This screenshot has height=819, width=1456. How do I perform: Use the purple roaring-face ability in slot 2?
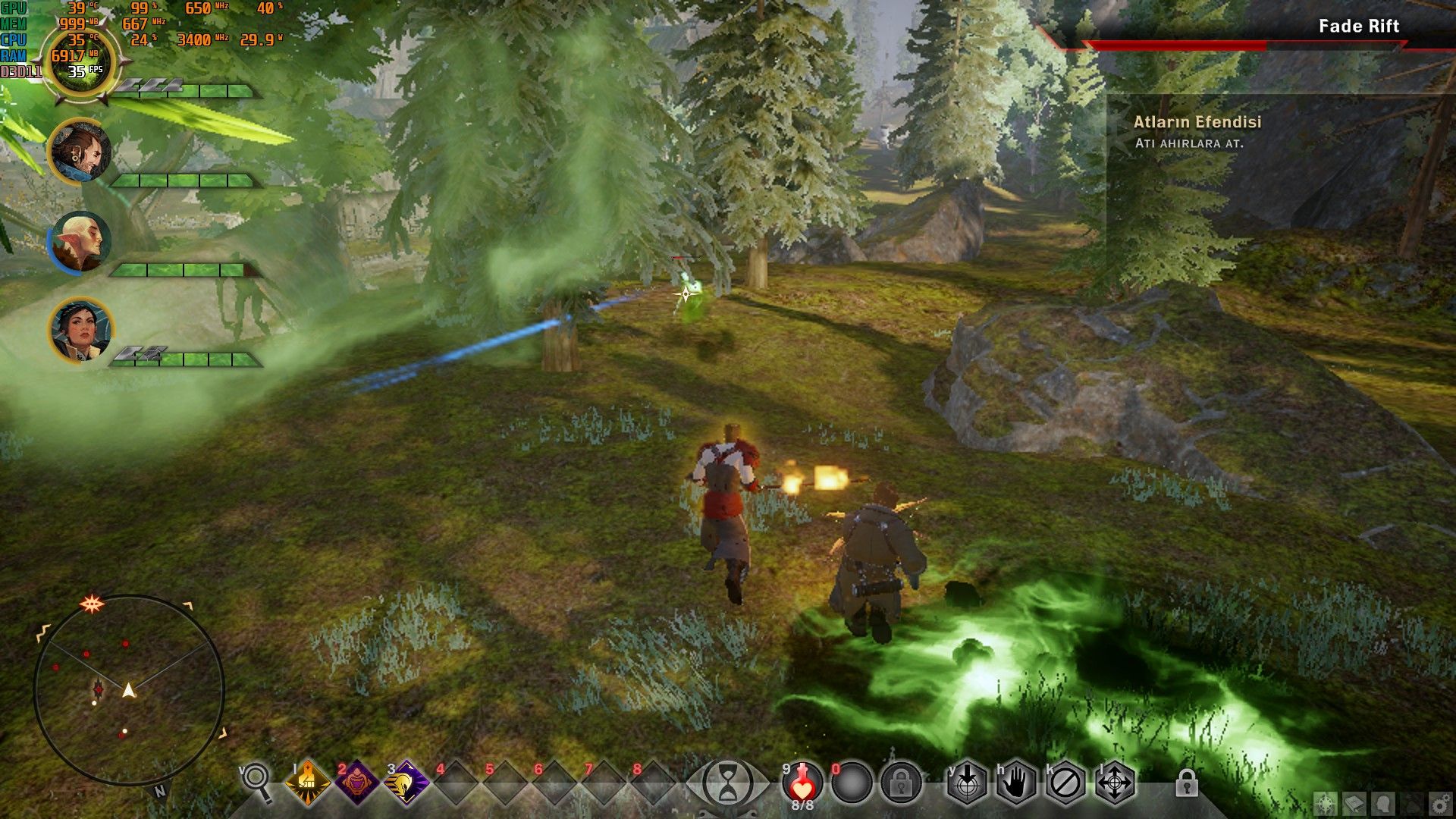357,782
